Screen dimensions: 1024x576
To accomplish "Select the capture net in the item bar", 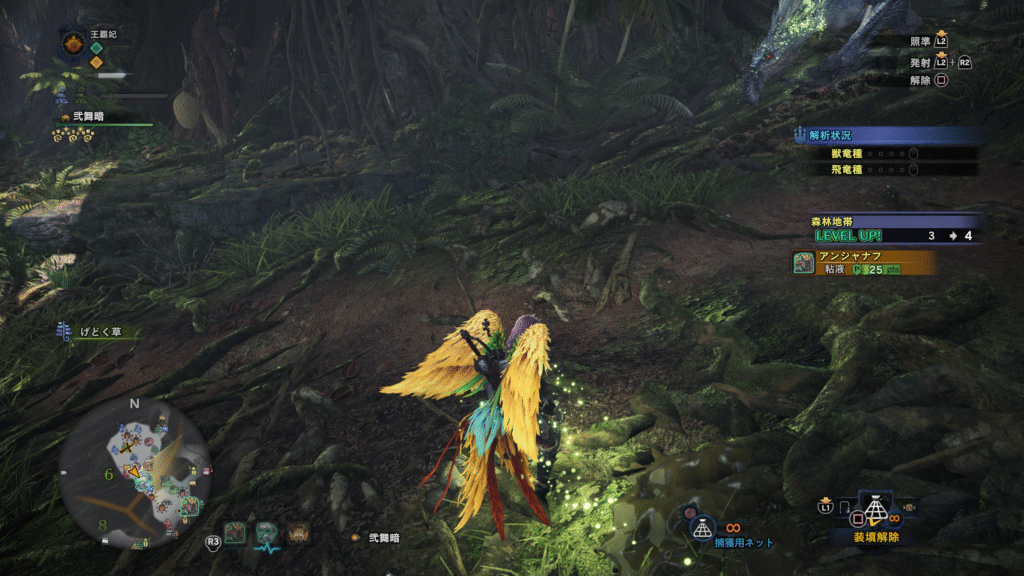I will point(876,511).
